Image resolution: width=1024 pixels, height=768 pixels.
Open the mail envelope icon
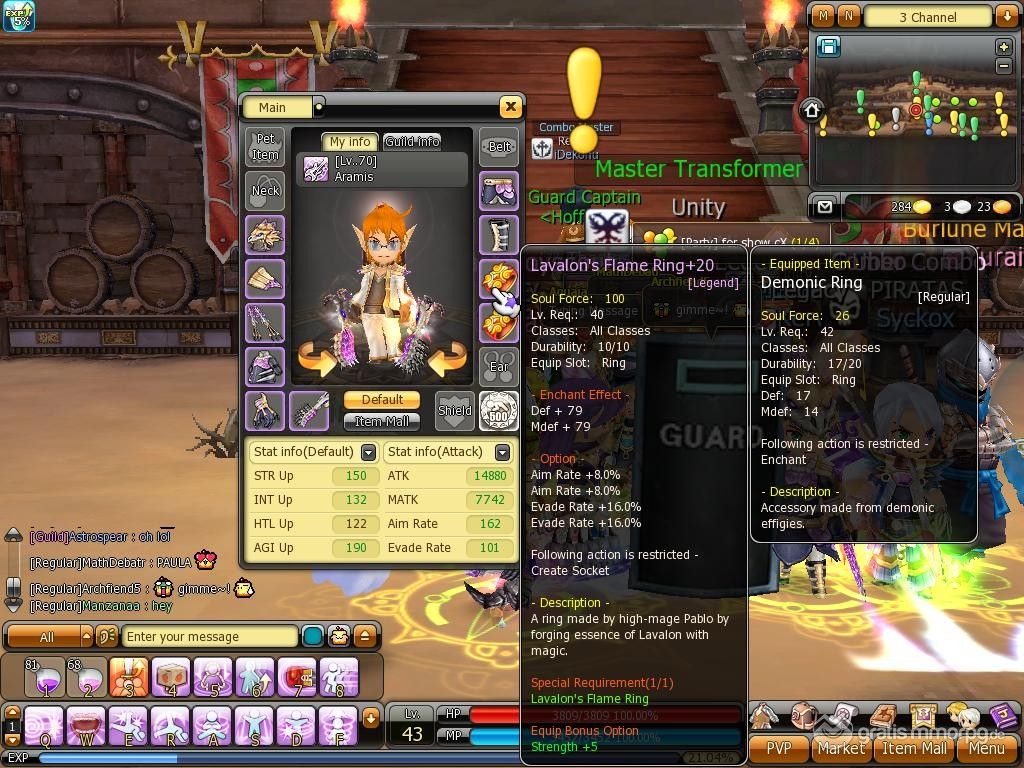824,207
